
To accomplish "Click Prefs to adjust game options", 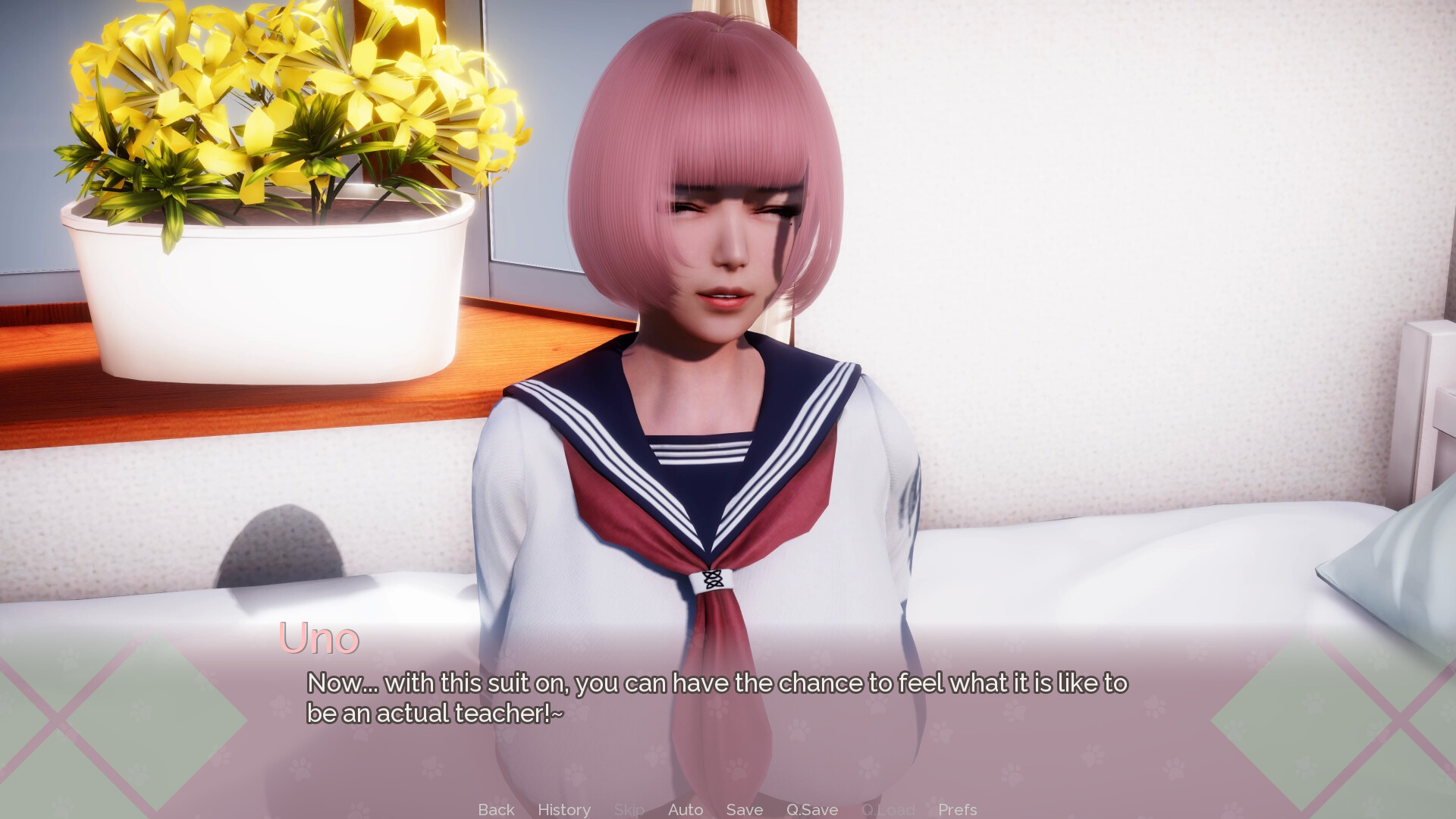I will tap(956, 809).
